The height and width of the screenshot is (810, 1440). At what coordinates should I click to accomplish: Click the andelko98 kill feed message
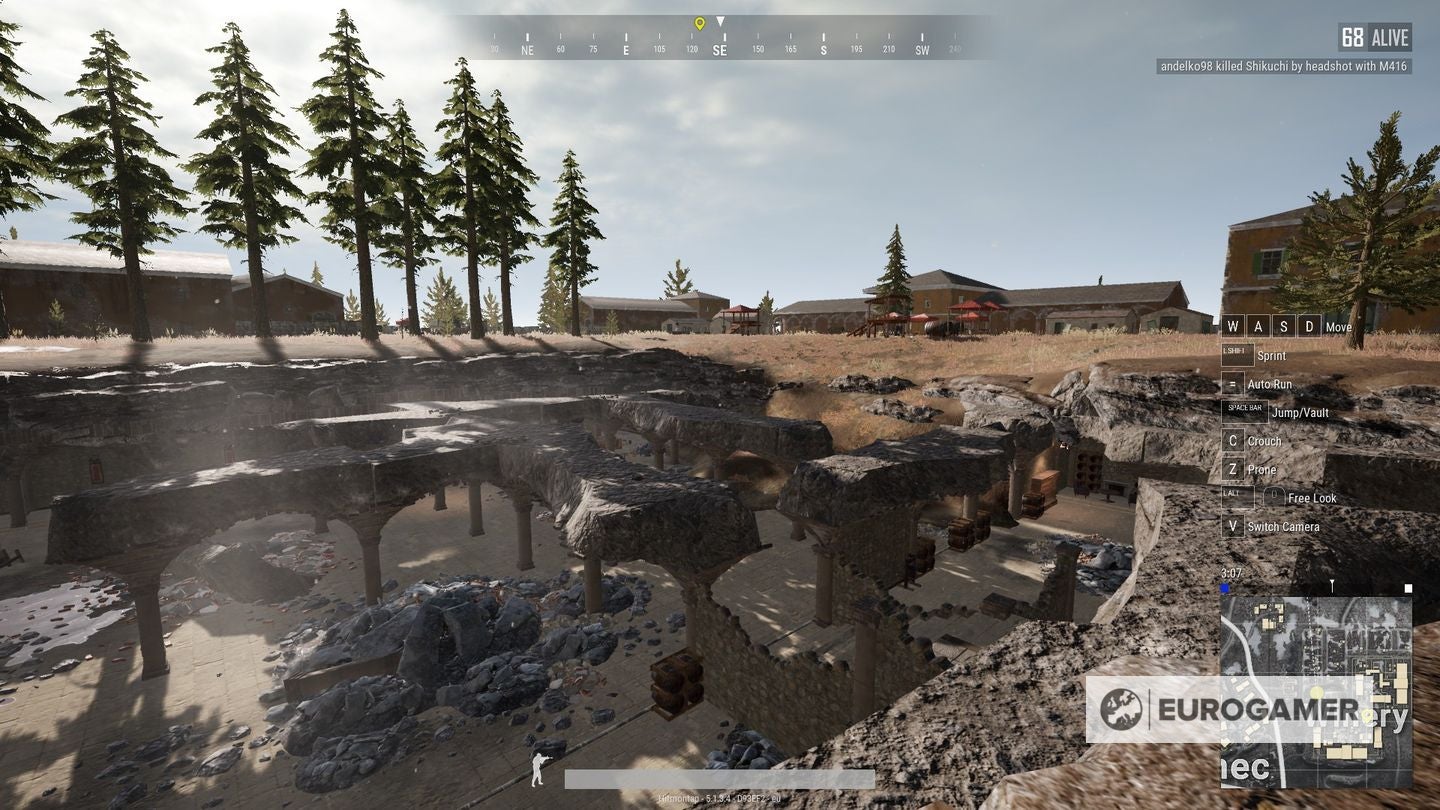click(x=1283, y=66)
